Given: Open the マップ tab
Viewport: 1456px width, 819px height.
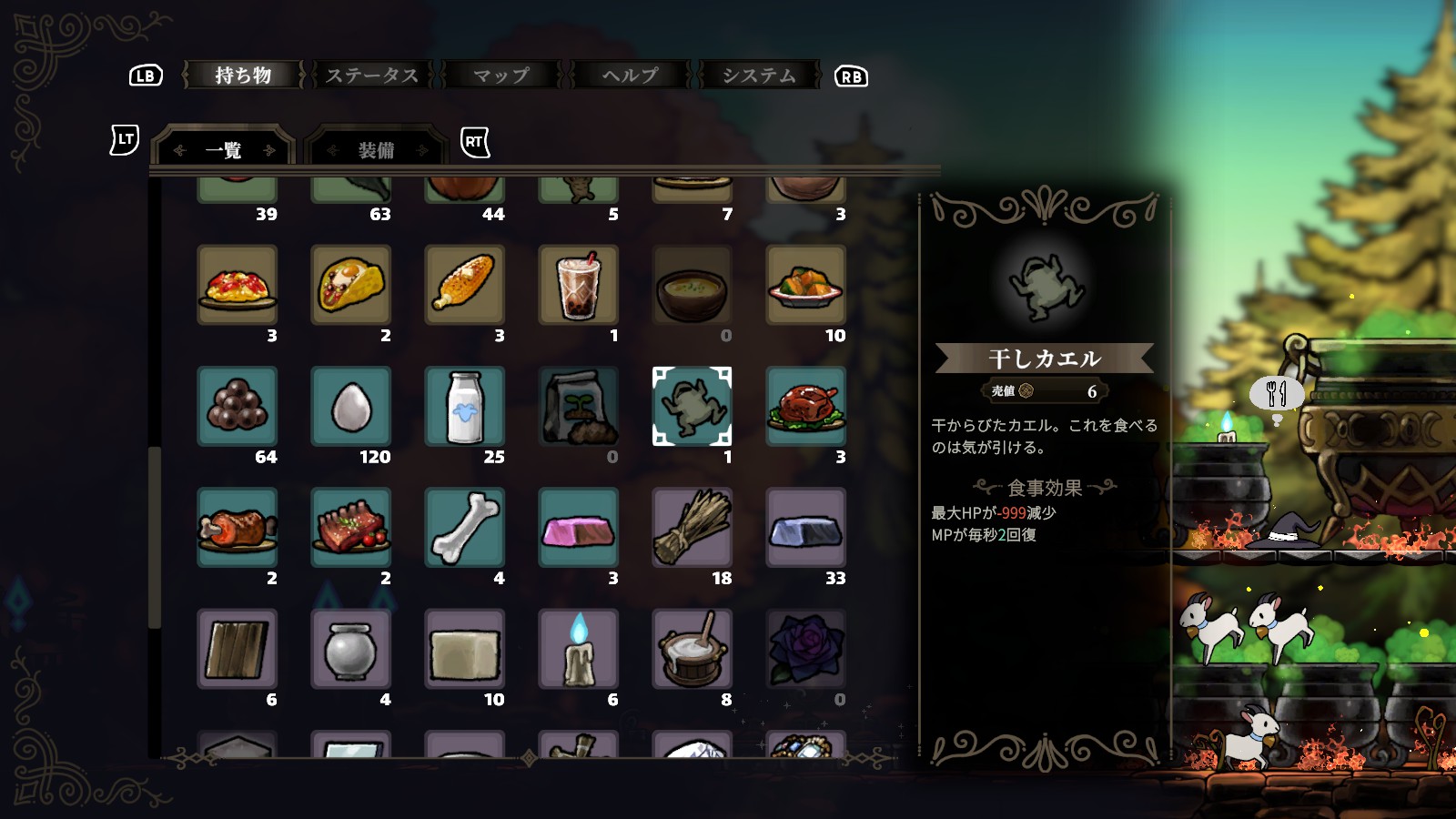Looking at the screenshot, I should click(x=501, y=76).
